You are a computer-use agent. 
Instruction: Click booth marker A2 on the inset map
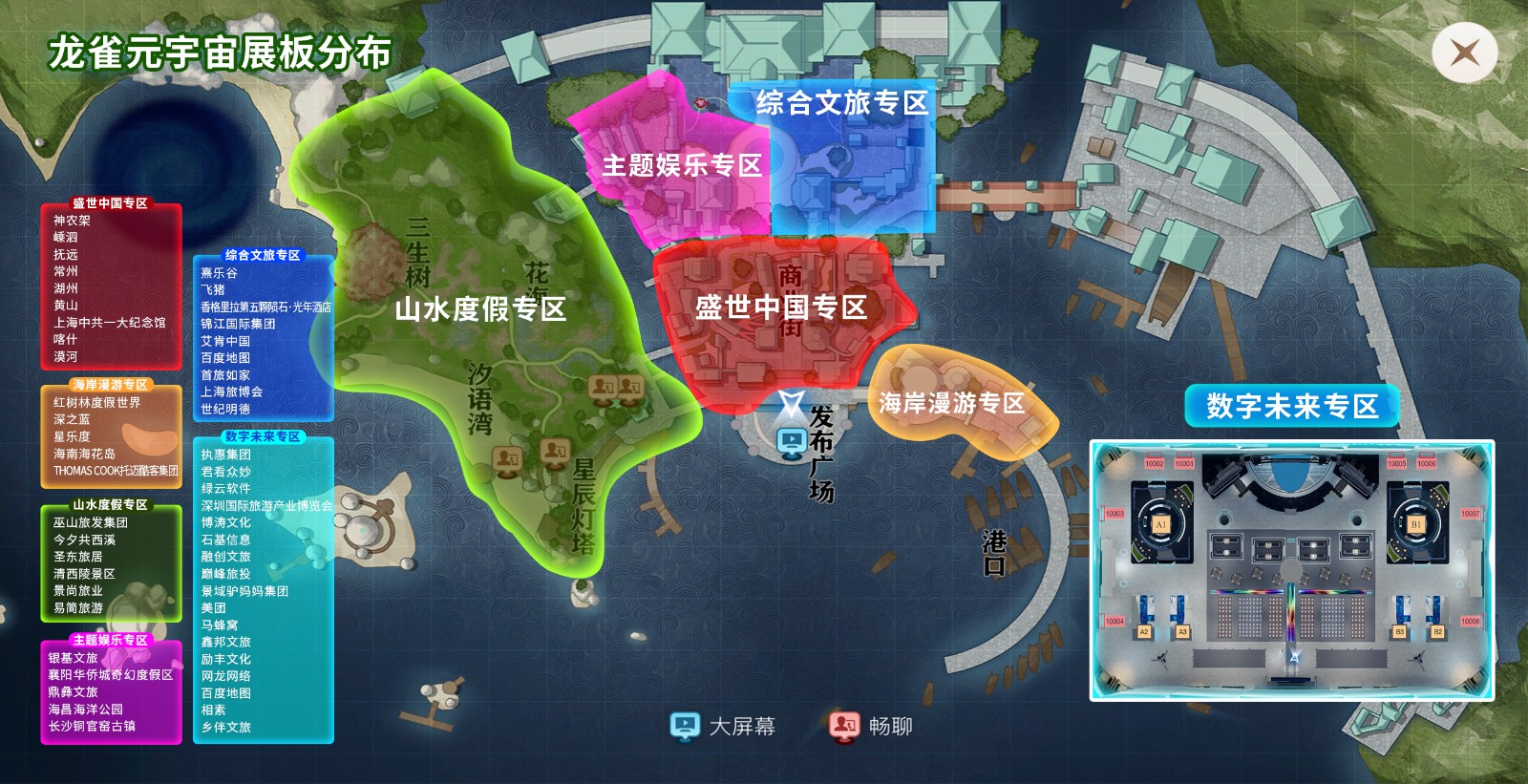click(1145, 631)
